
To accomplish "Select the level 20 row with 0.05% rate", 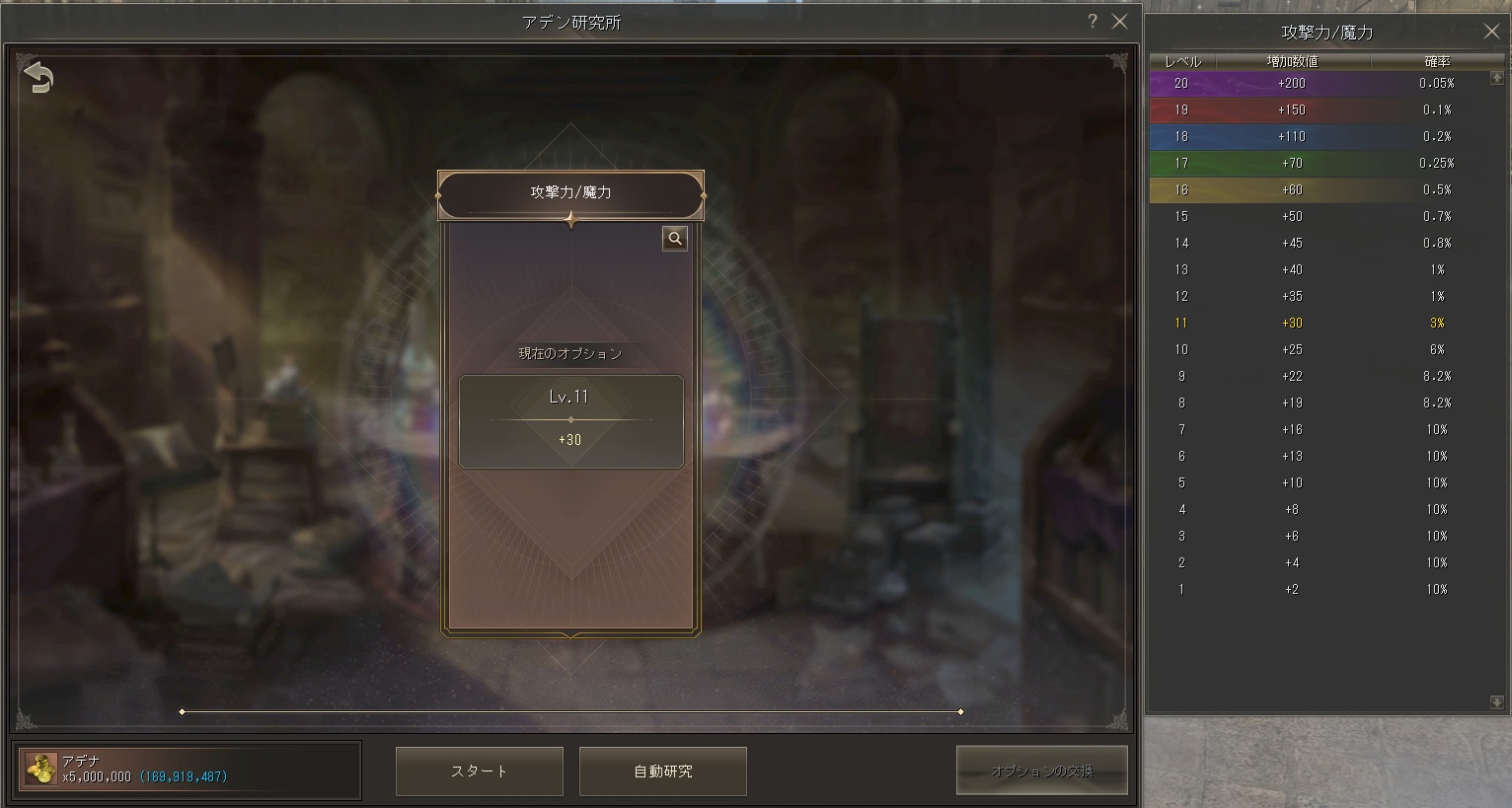I will (1323, 83).
